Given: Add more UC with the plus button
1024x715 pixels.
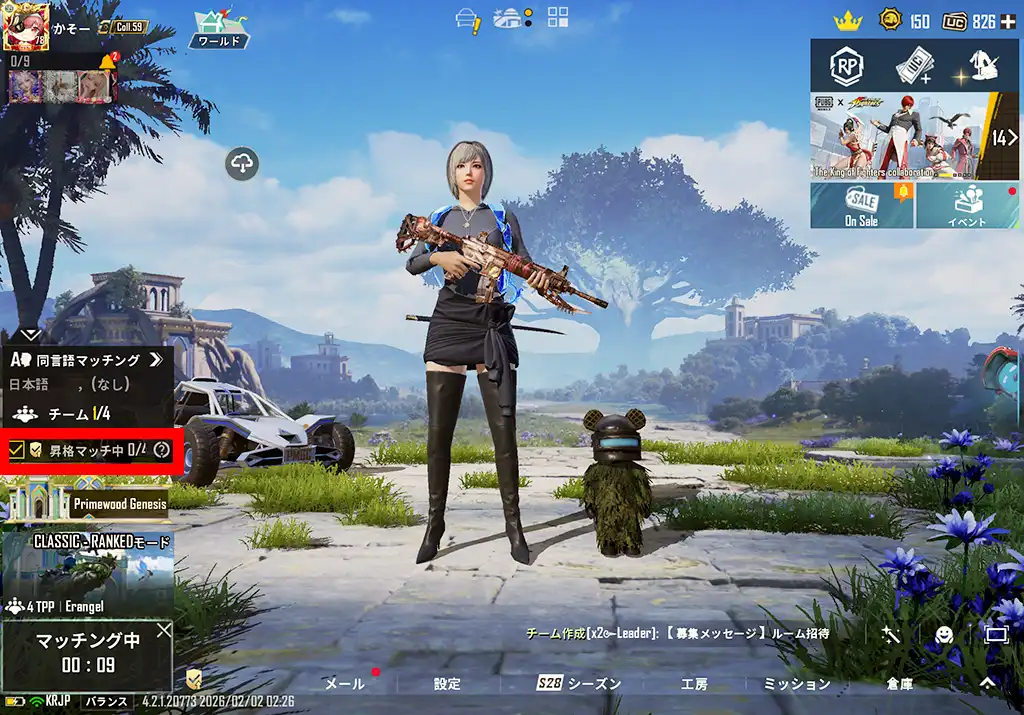Looking at the screenshot, I should tap(1010, 22).
